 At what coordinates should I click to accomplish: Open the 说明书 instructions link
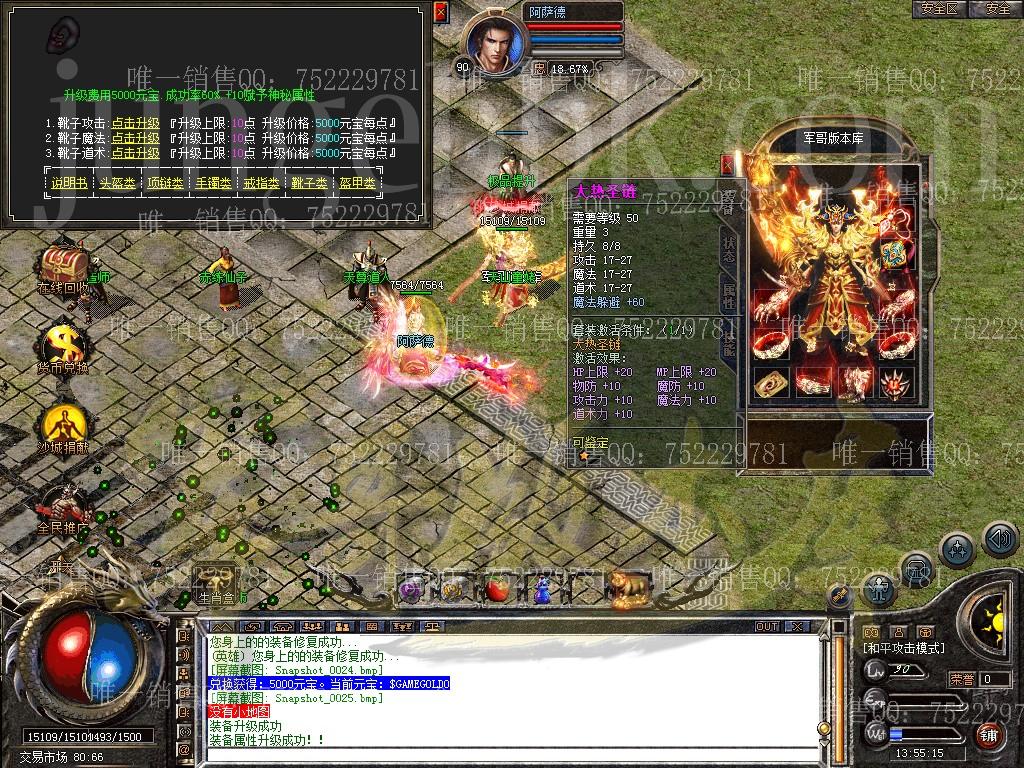[x=70, y=184]
